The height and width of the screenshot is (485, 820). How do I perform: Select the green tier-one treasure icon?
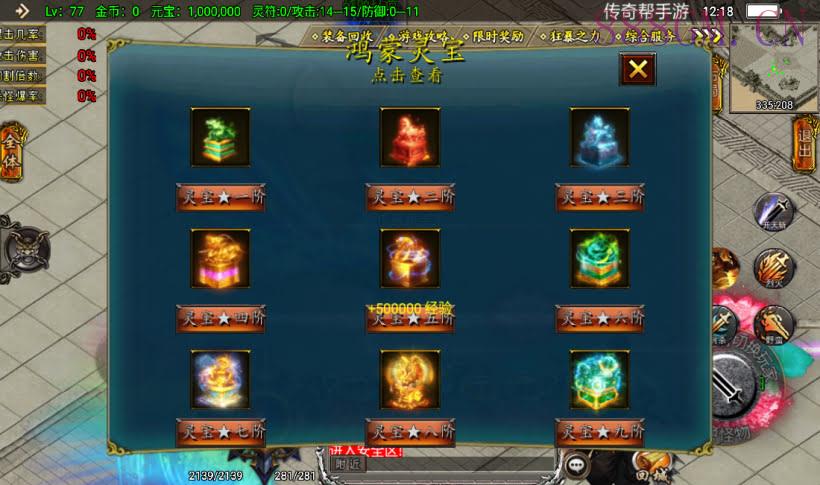click(220, 137)
